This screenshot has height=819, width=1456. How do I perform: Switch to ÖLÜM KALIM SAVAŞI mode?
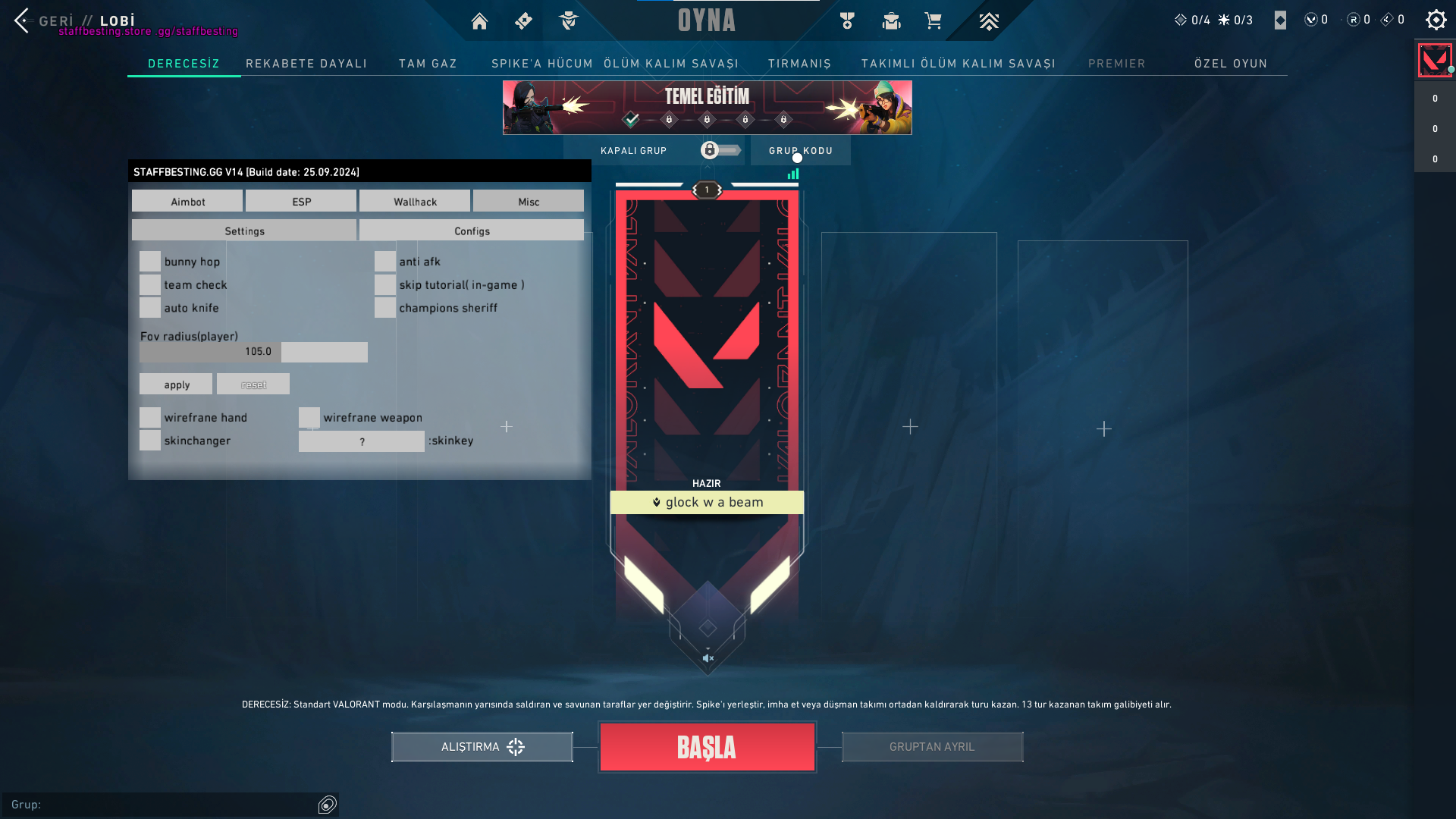671,64
